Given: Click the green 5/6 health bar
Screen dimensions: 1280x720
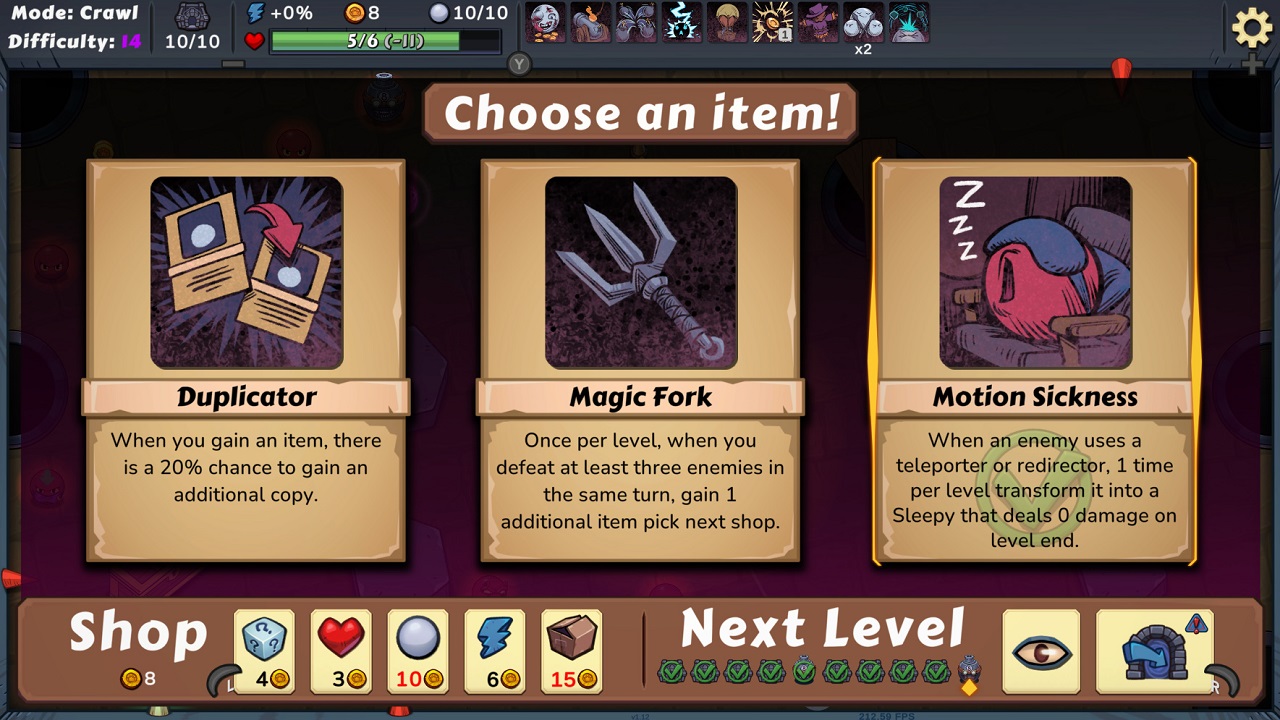Looking at the screenshot, I should [384, 41].
